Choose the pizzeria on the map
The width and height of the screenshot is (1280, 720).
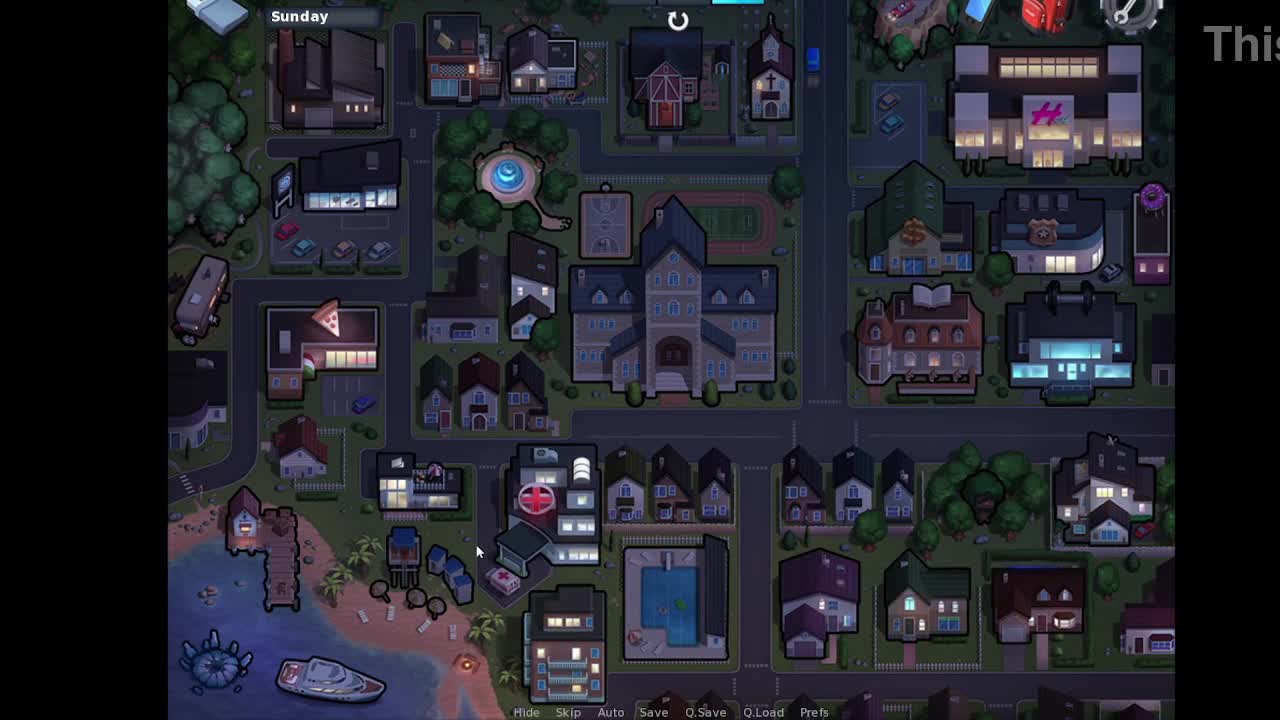pyautogui.click(x=322, y=346)
